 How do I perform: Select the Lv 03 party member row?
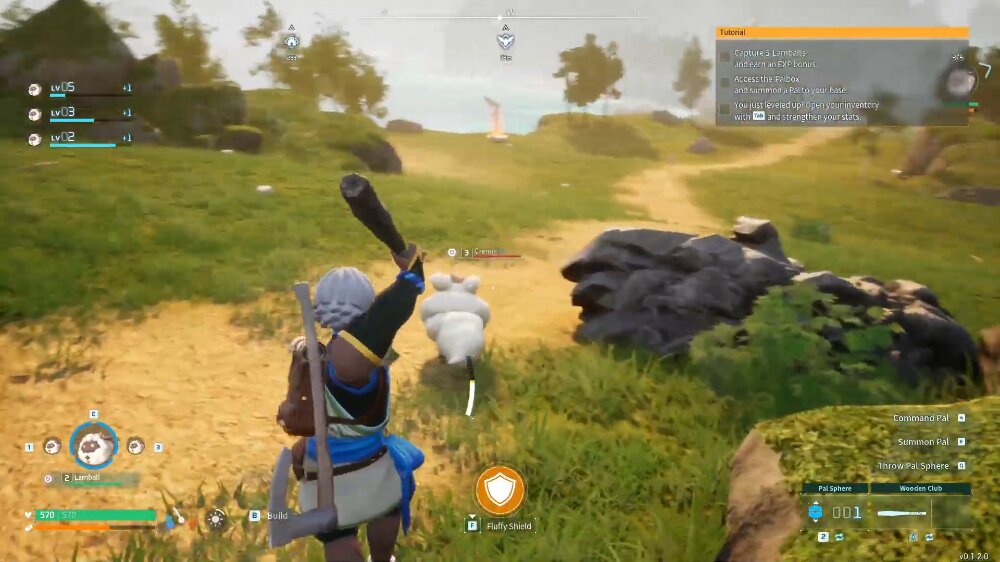80,113
